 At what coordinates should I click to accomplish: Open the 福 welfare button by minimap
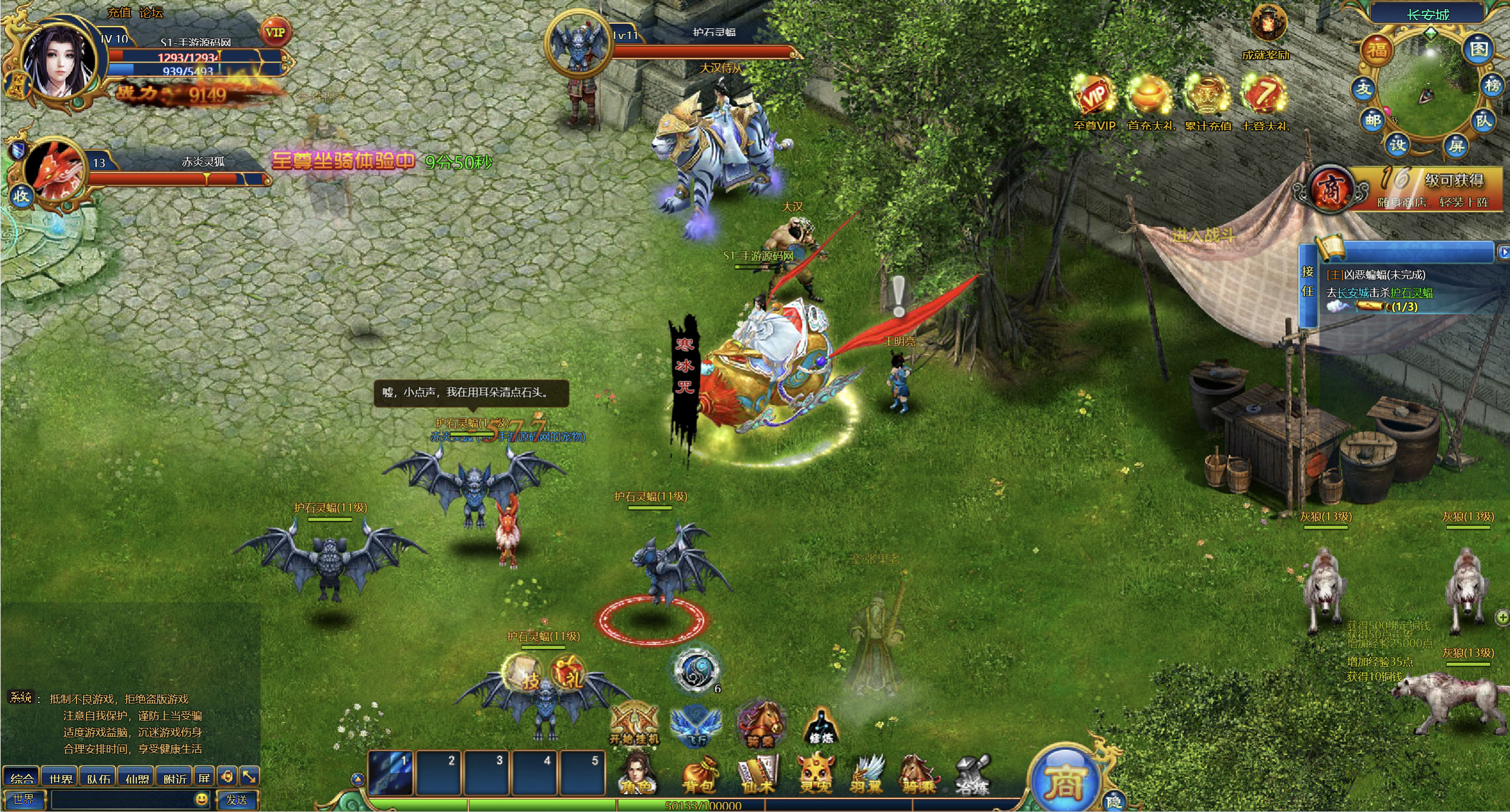pos(1377,50)
